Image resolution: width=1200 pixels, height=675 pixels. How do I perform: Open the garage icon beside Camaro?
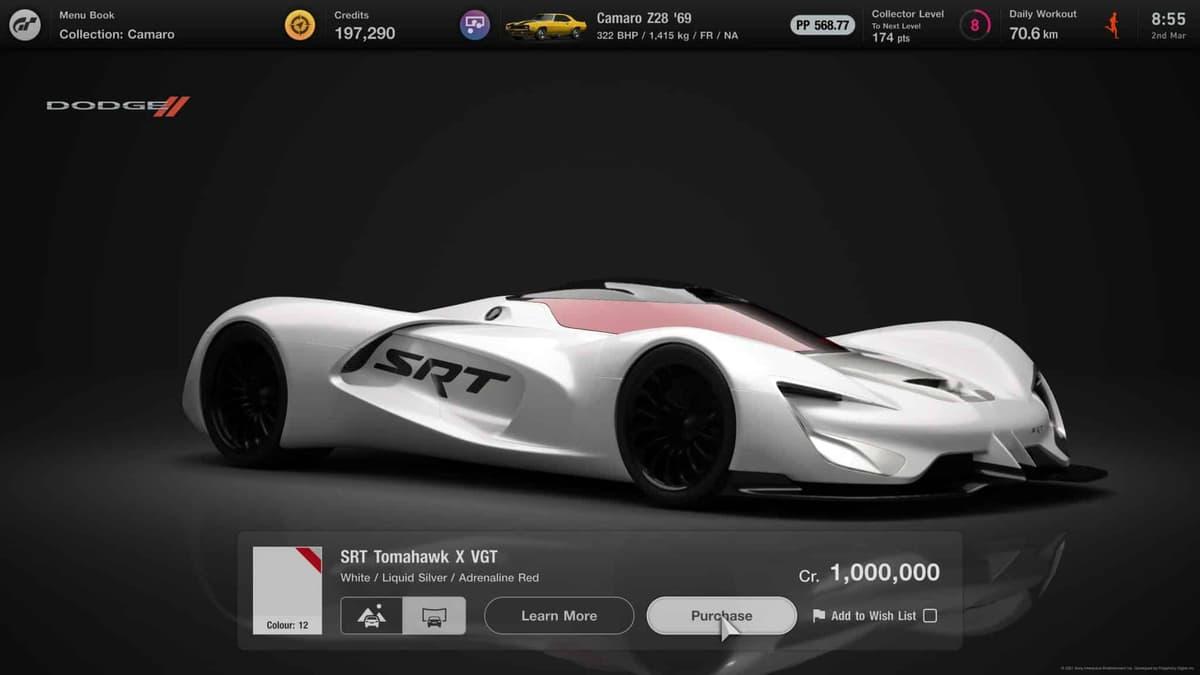pyautogui.click(x=475, y=25)
